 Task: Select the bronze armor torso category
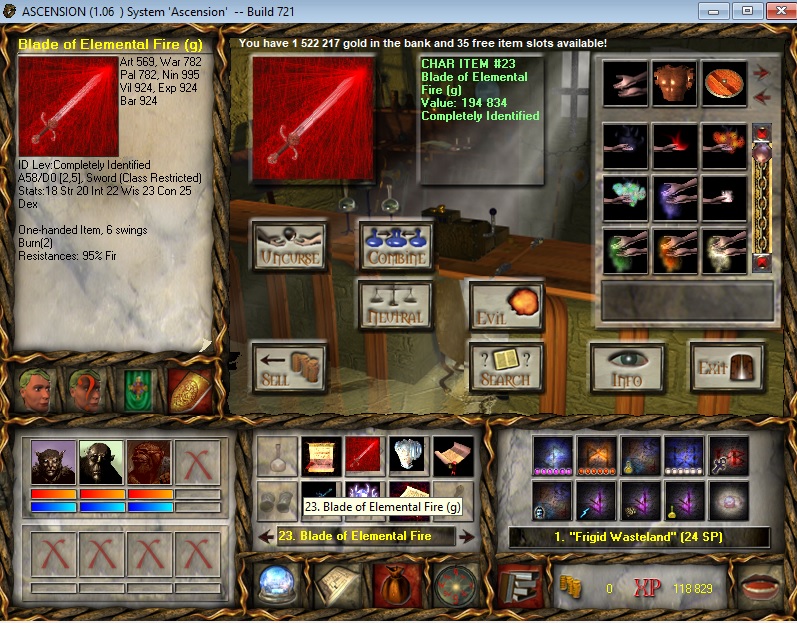tap(674, 83)
